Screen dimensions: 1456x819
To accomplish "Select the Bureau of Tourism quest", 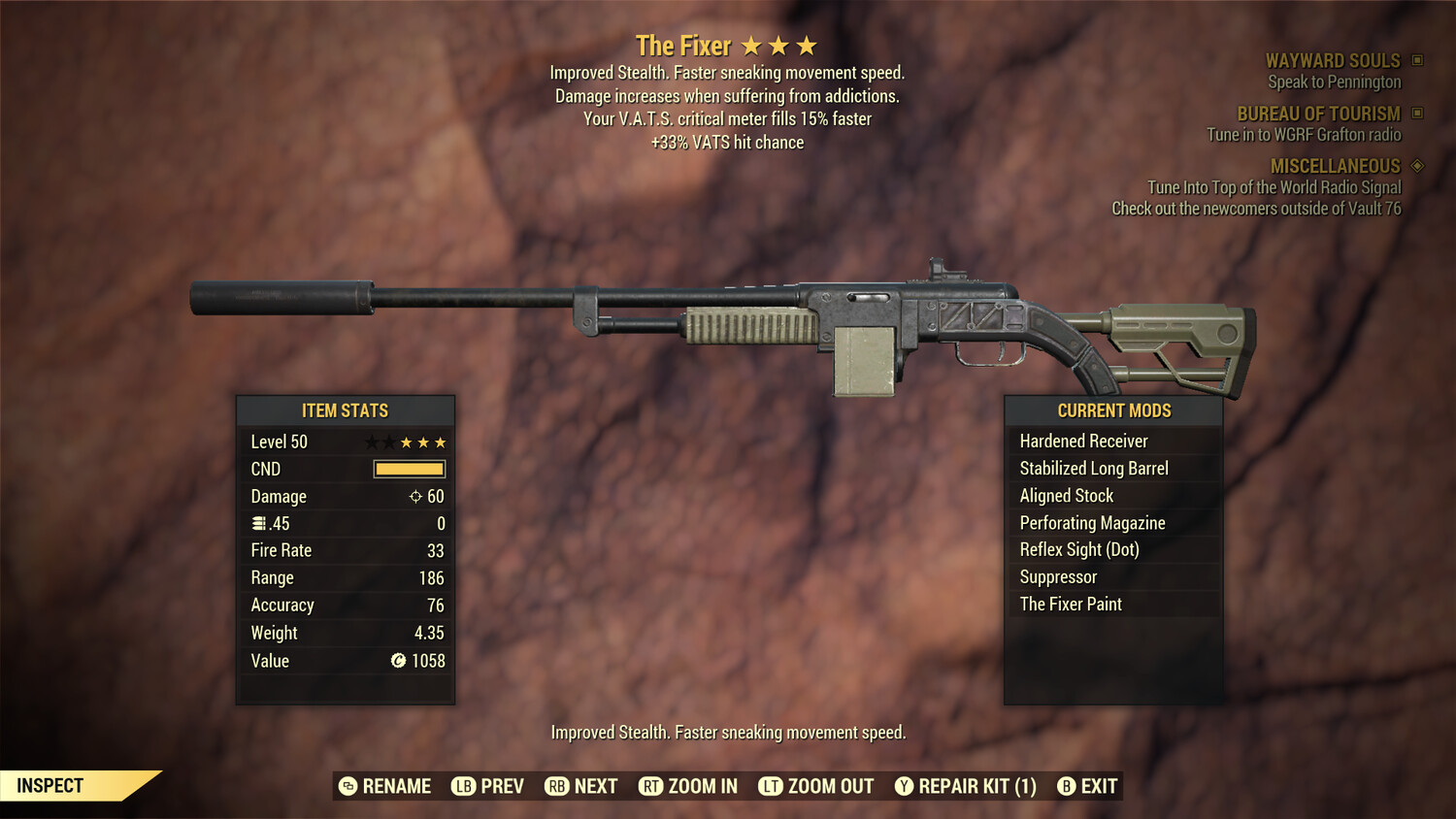I will coord(1318,115).
